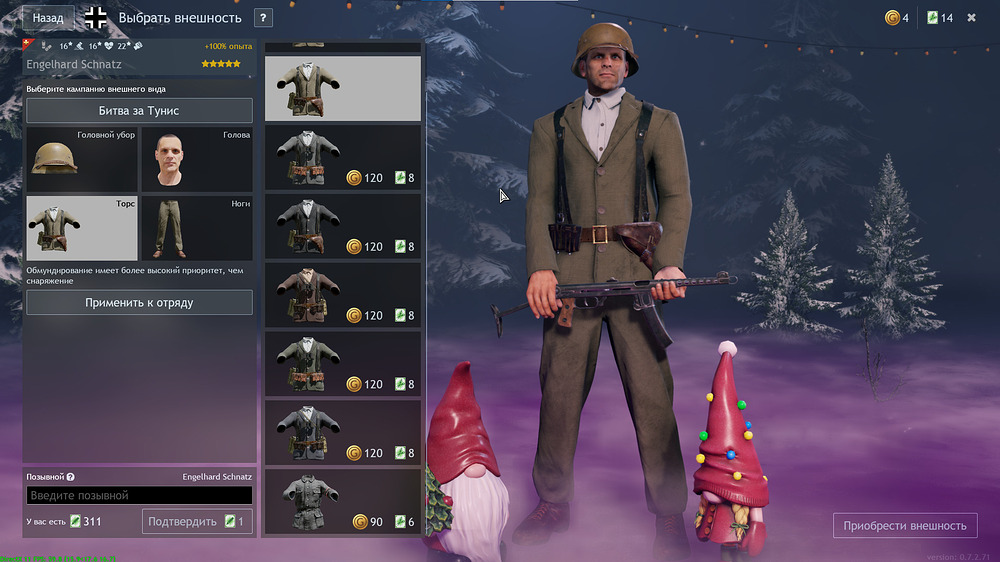Click the German cross faction icon
The height and width of the screenshot is (562, 1000).
tap(96, 18)
